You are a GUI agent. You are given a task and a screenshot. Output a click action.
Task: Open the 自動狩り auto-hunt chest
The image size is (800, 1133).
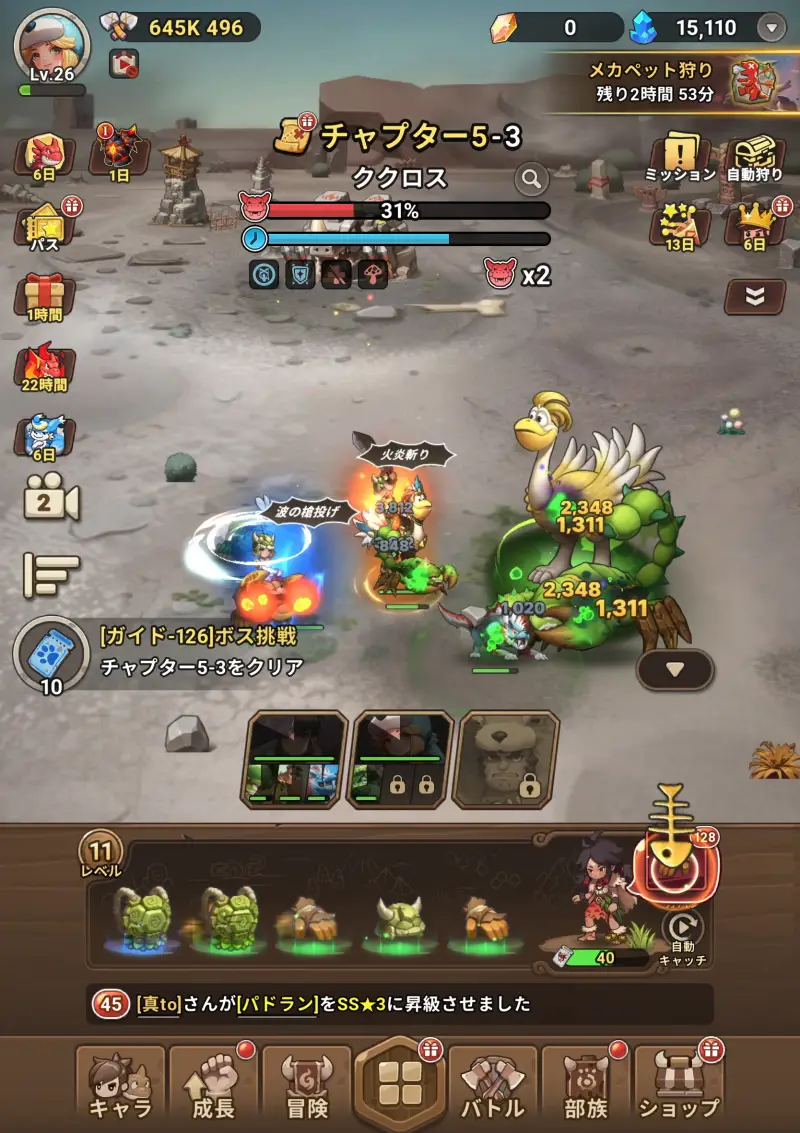tap(755, 158)
